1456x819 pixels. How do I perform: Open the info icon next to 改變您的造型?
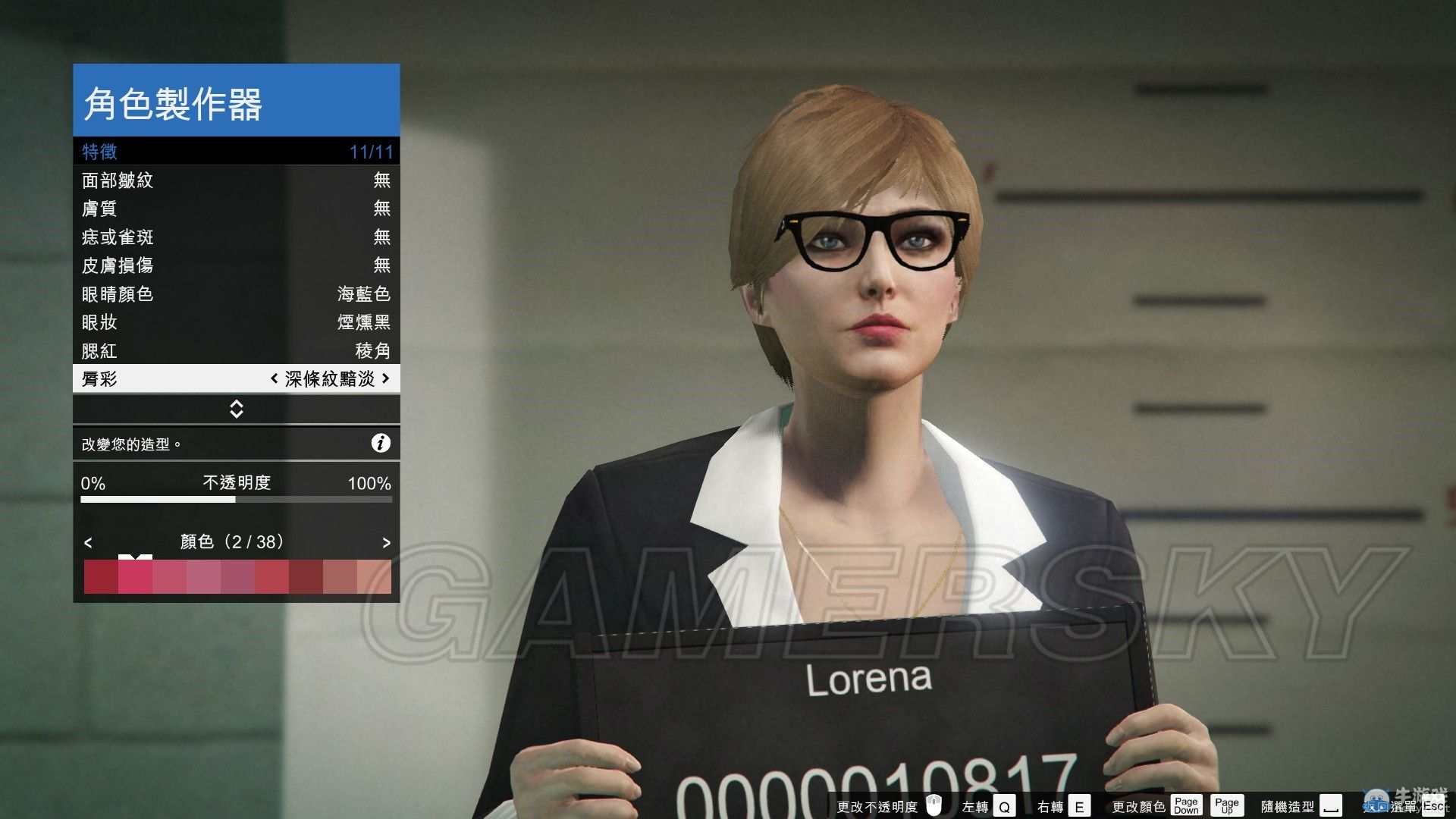pos(381,444)
